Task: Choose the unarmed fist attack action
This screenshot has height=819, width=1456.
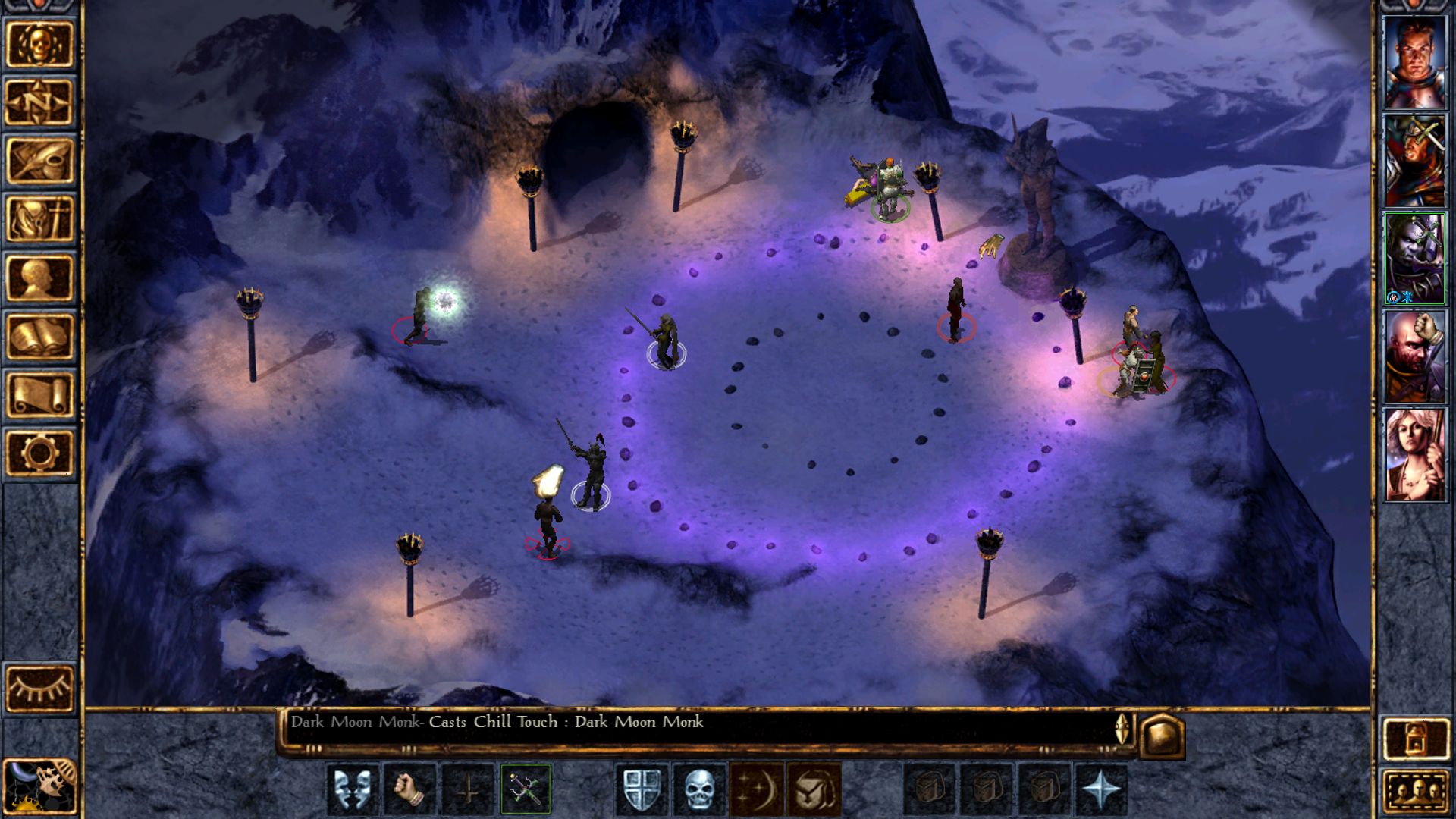Action: [x=407, y=789]
